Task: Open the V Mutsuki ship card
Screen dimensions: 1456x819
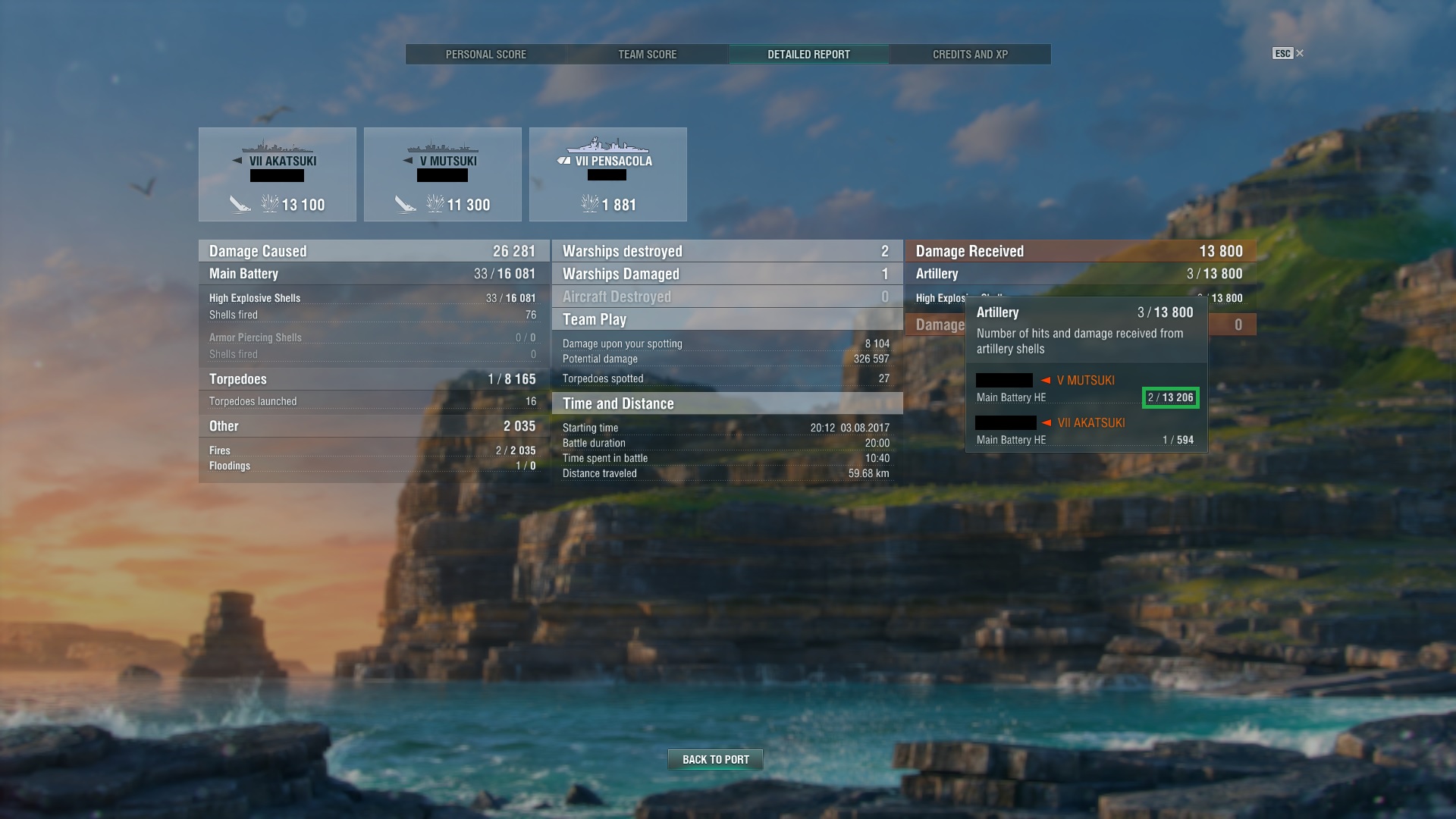Action: click(x=442, y=174)
